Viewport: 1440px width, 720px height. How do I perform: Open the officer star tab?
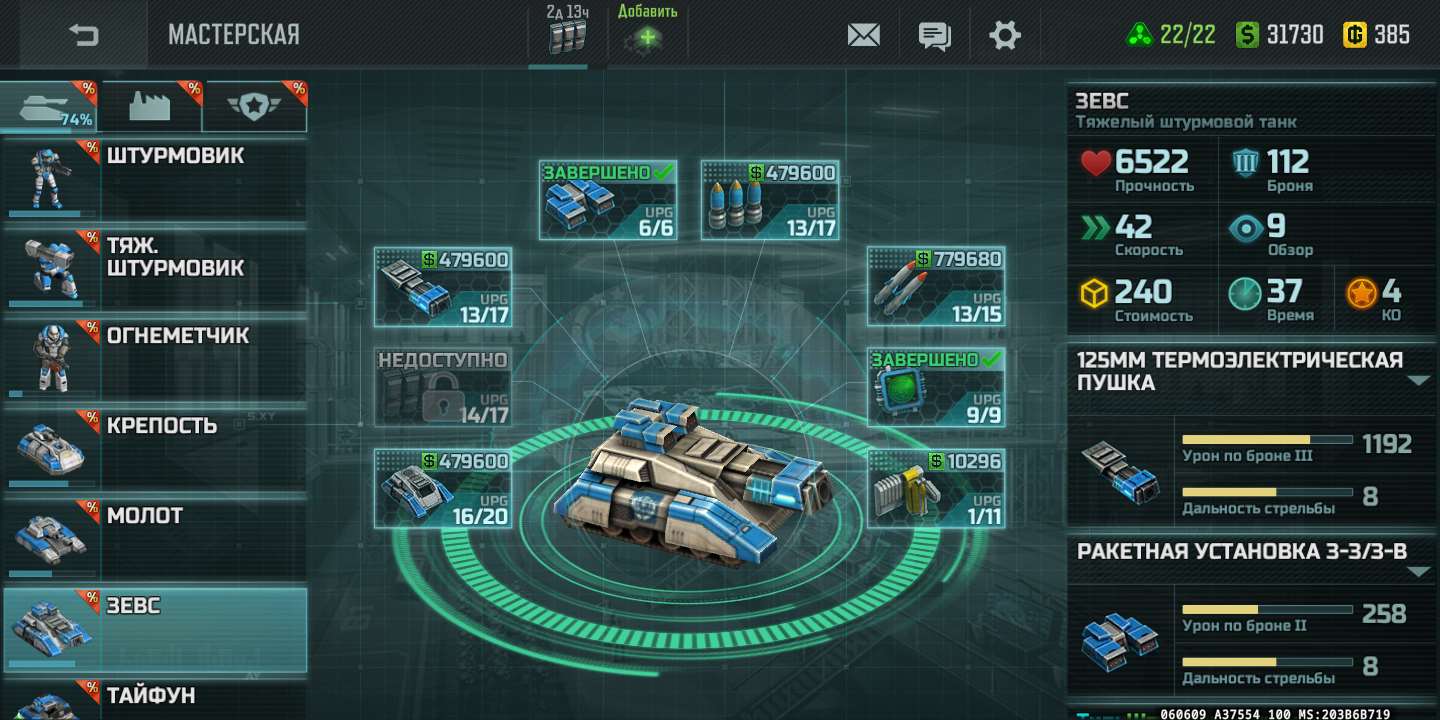[x=254, y=104]
